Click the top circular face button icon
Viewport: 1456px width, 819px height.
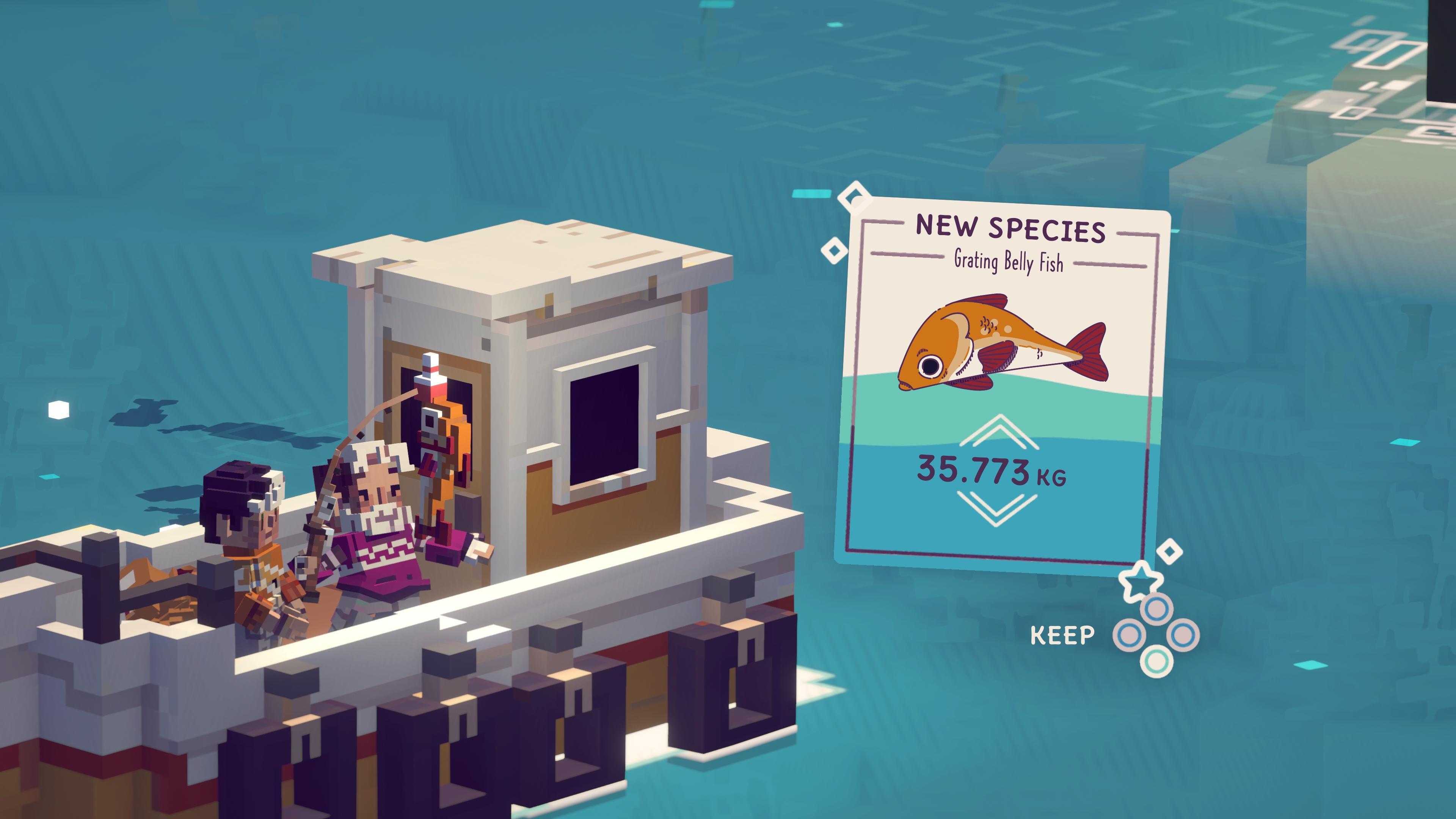tap(1157, 609)
